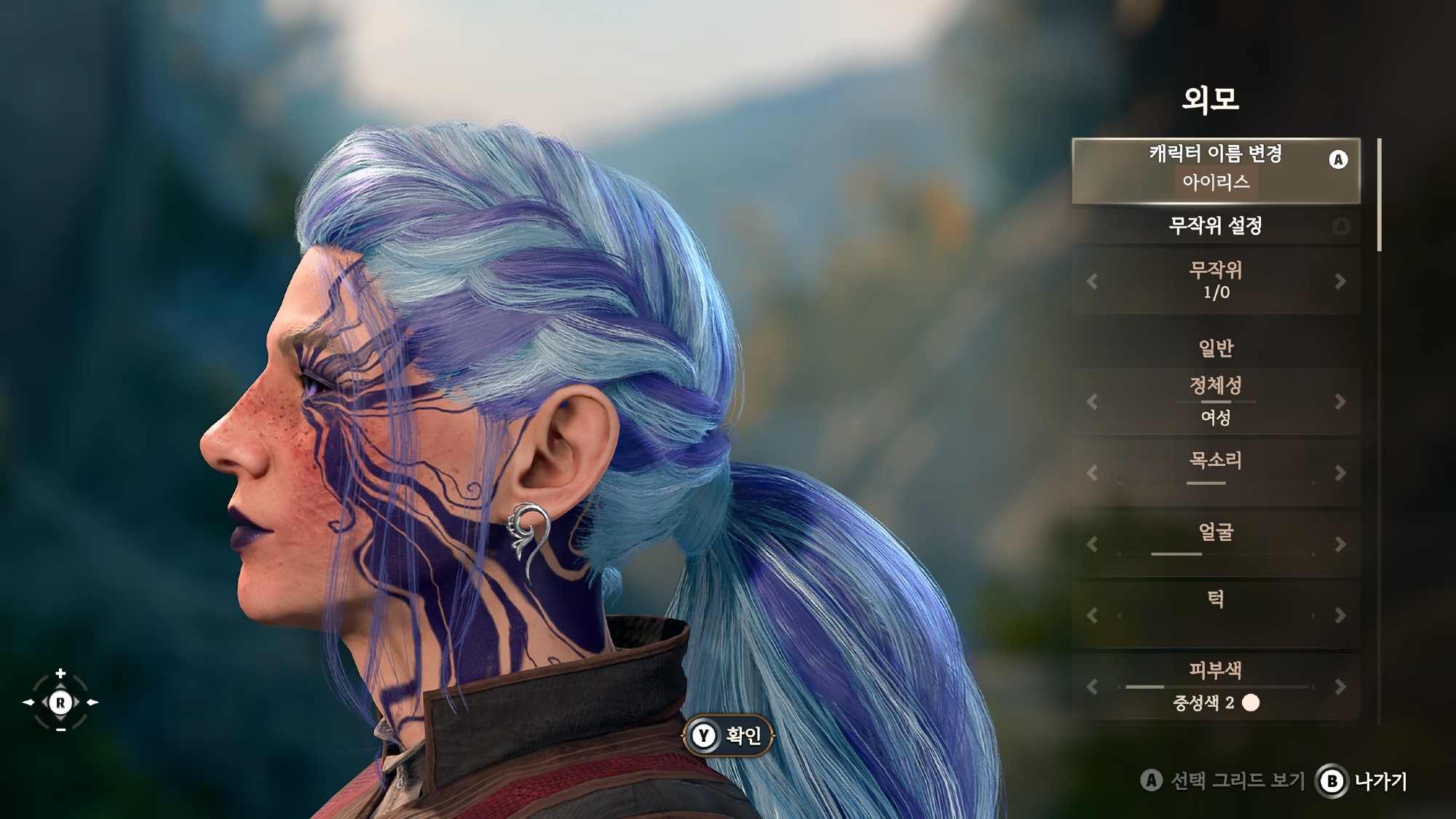Choose previous 정체성 option with left arrow
Viewport: 1456px width, 819px height.
coord(1091,402)
